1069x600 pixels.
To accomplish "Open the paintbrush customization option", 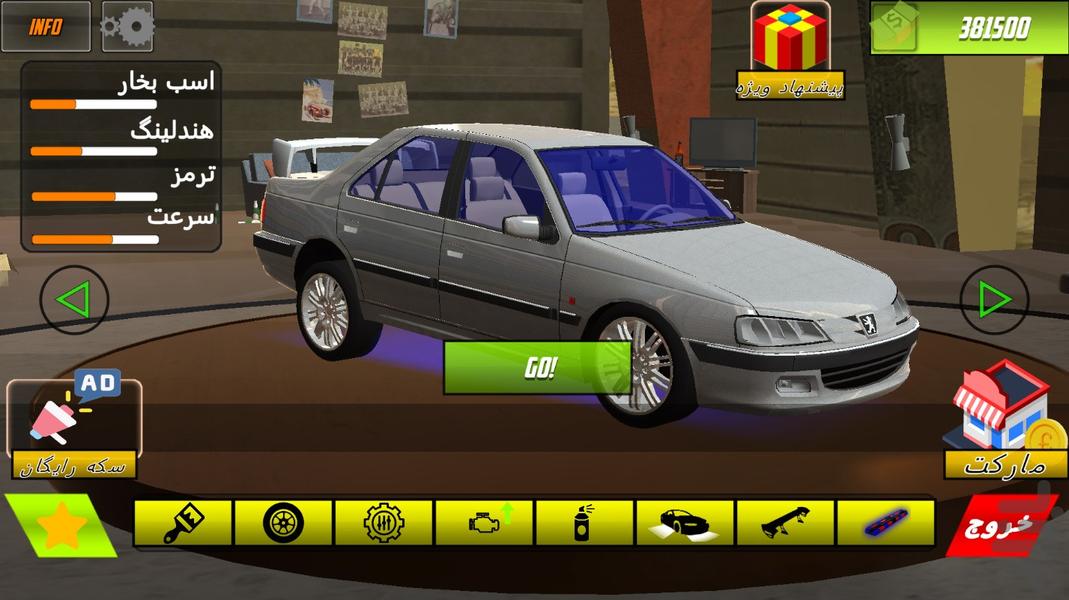I will point(183,522).
